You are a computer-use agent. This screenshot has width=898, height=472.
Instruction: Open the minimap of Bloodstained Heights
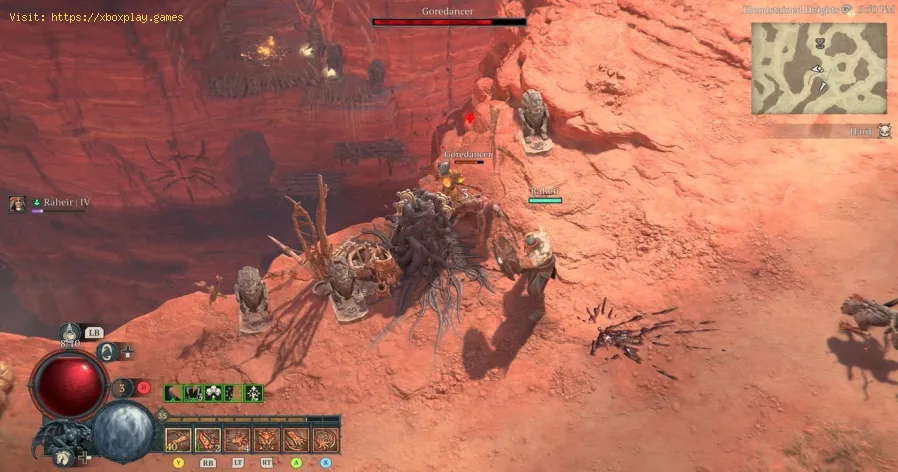(819, 67)
